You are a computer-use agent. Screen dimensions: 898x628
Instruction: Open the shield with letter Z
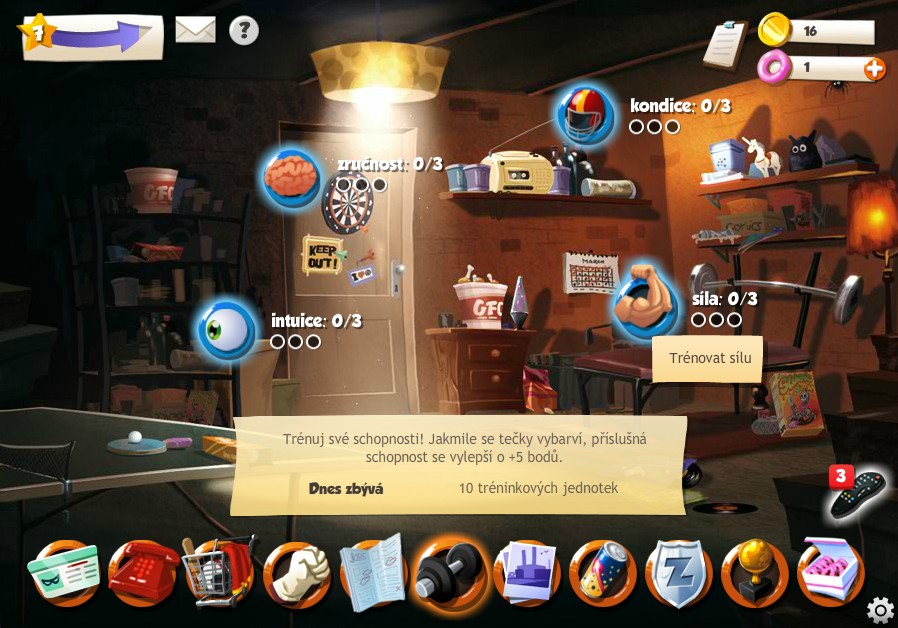[x=679, y=574]
